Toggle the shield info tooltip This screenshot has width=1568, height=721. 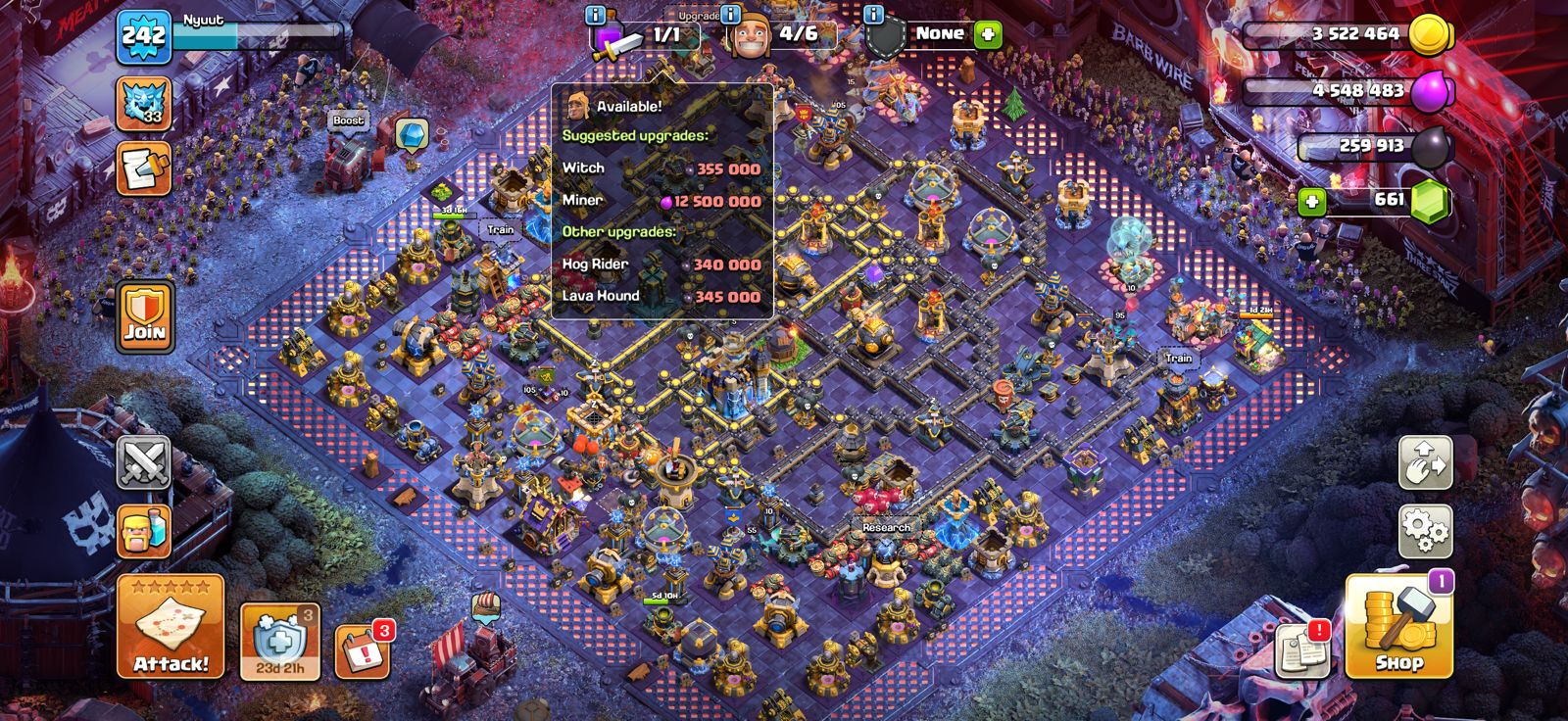click(x=873, y=17)
